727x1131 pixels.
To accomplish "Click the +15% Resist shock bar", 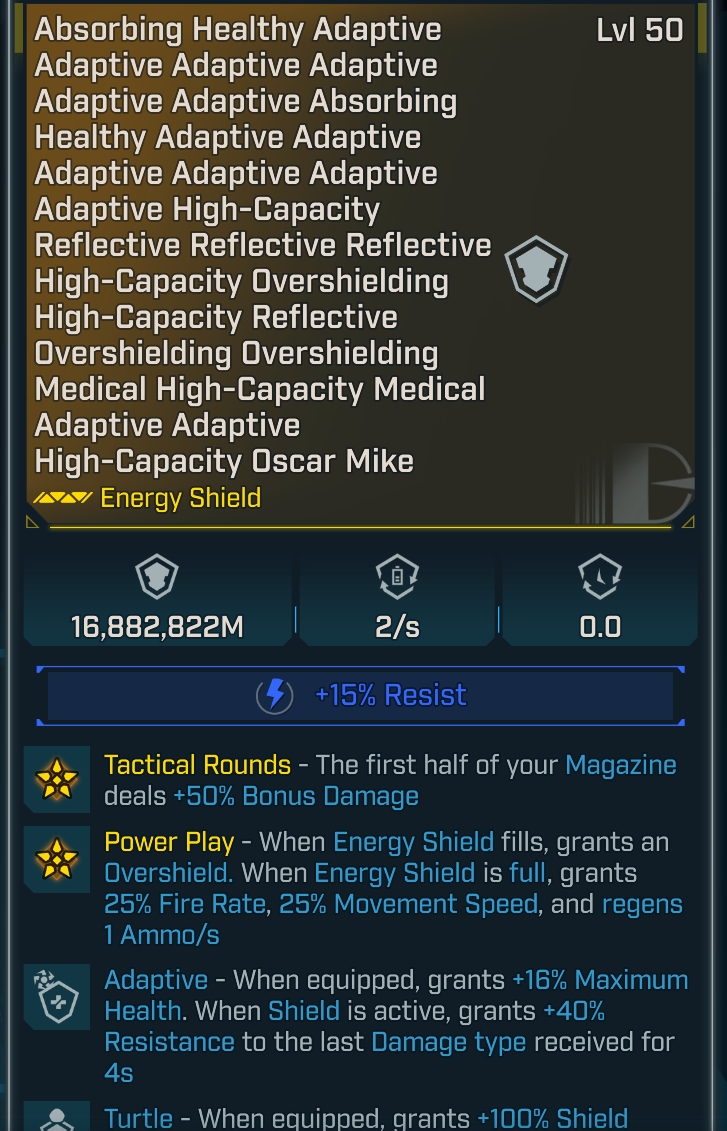I will pyautogui.click(x=361, y=695).
